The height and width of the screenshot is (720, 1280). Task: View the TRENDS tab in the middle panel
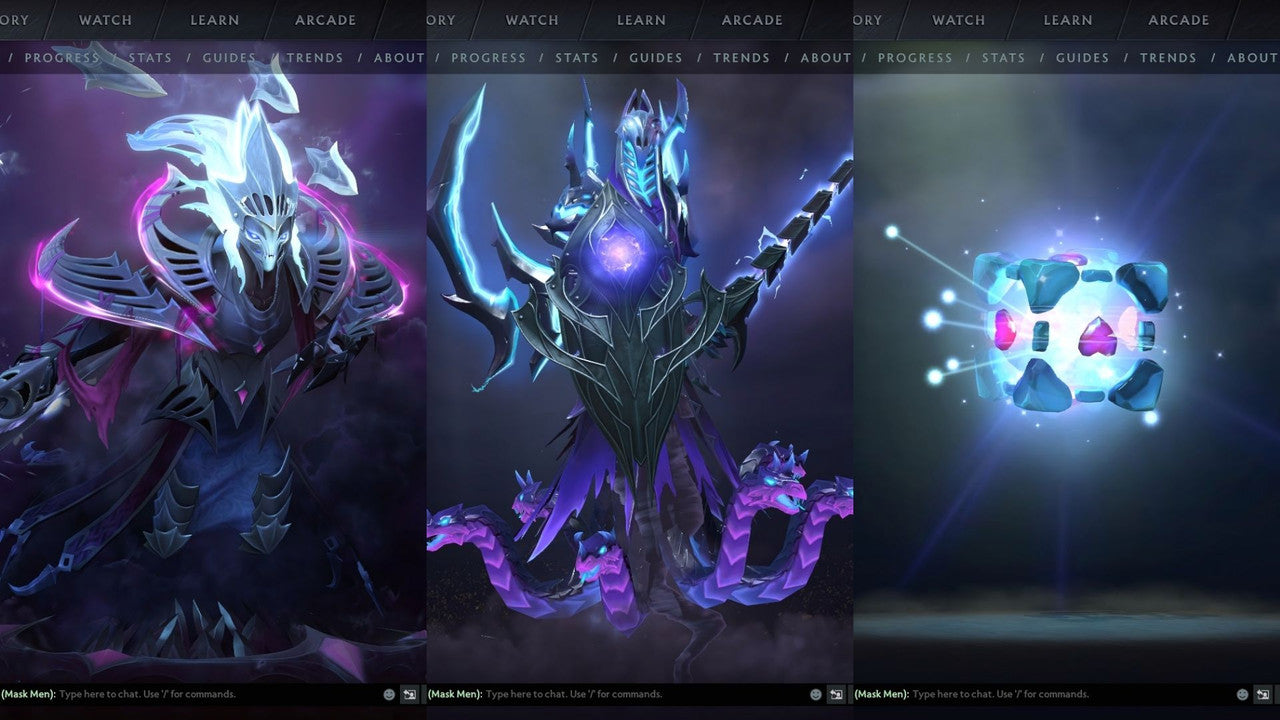coord(741,57)
